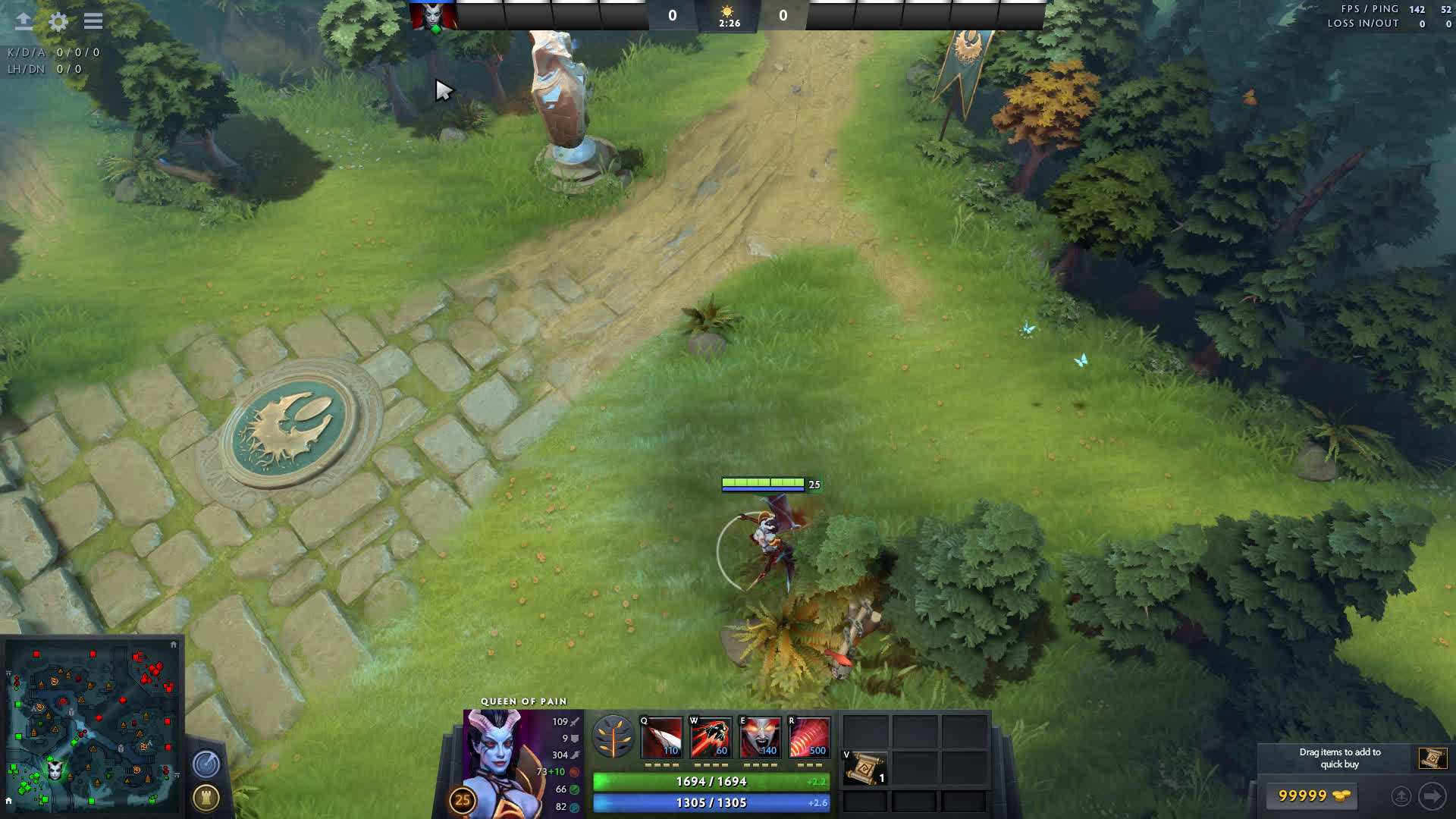
Task: Use the Glyph of Fortification button
Action: pos(206,797)
